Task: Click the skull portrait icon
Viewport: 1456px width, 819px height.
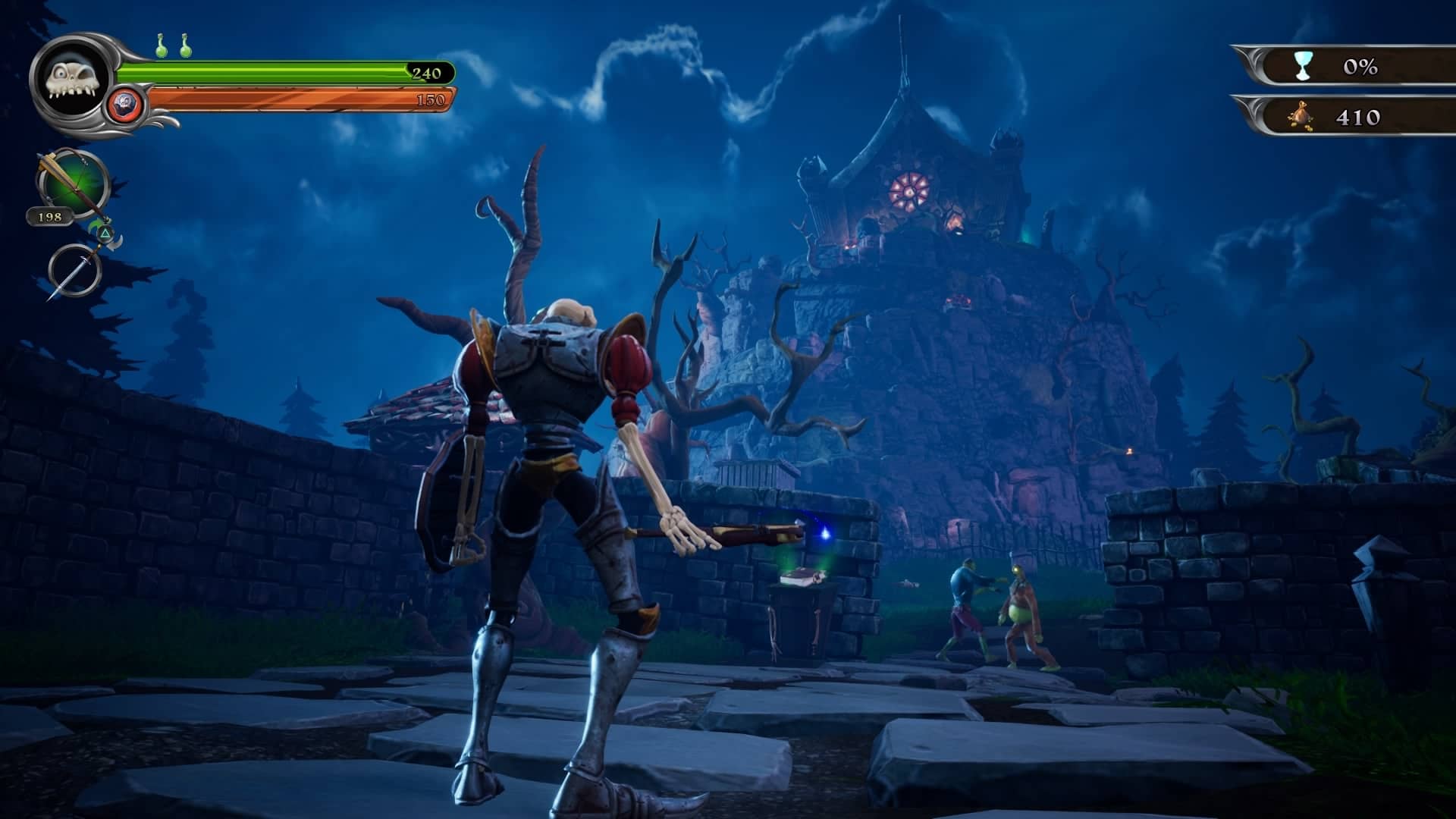Action: point(72,79)
